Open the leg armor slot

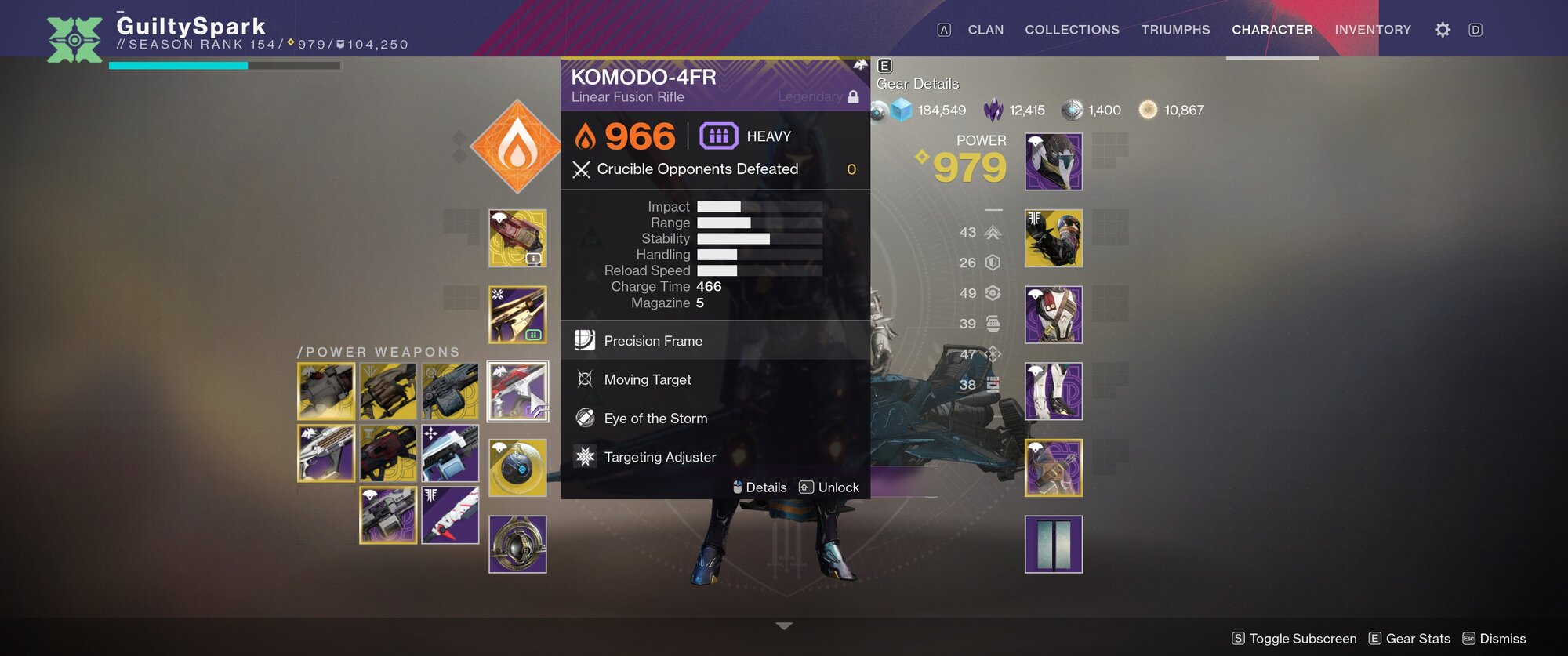1054,391
